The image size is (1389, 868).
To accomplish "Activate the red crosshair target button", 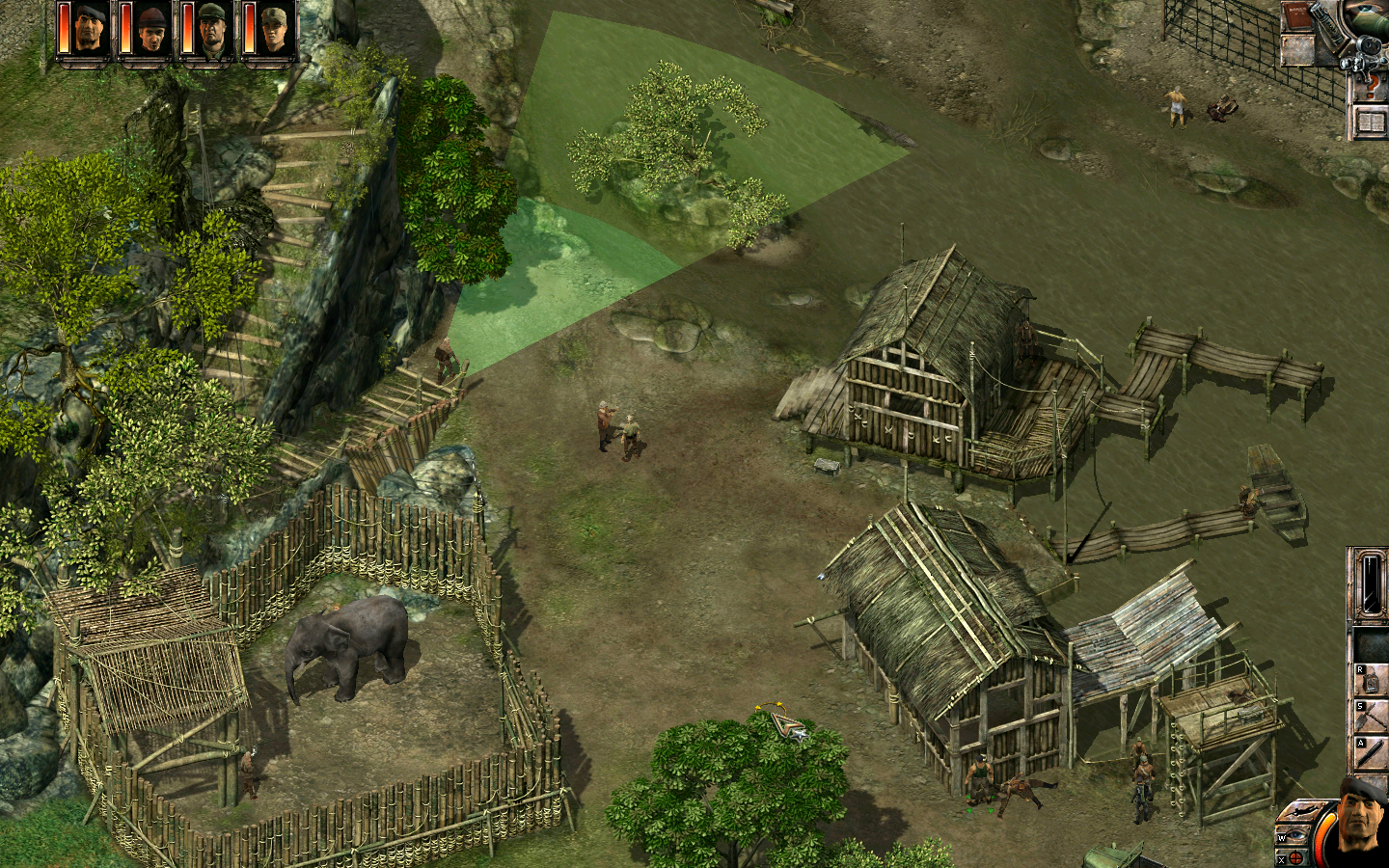I will [1295, 857].
